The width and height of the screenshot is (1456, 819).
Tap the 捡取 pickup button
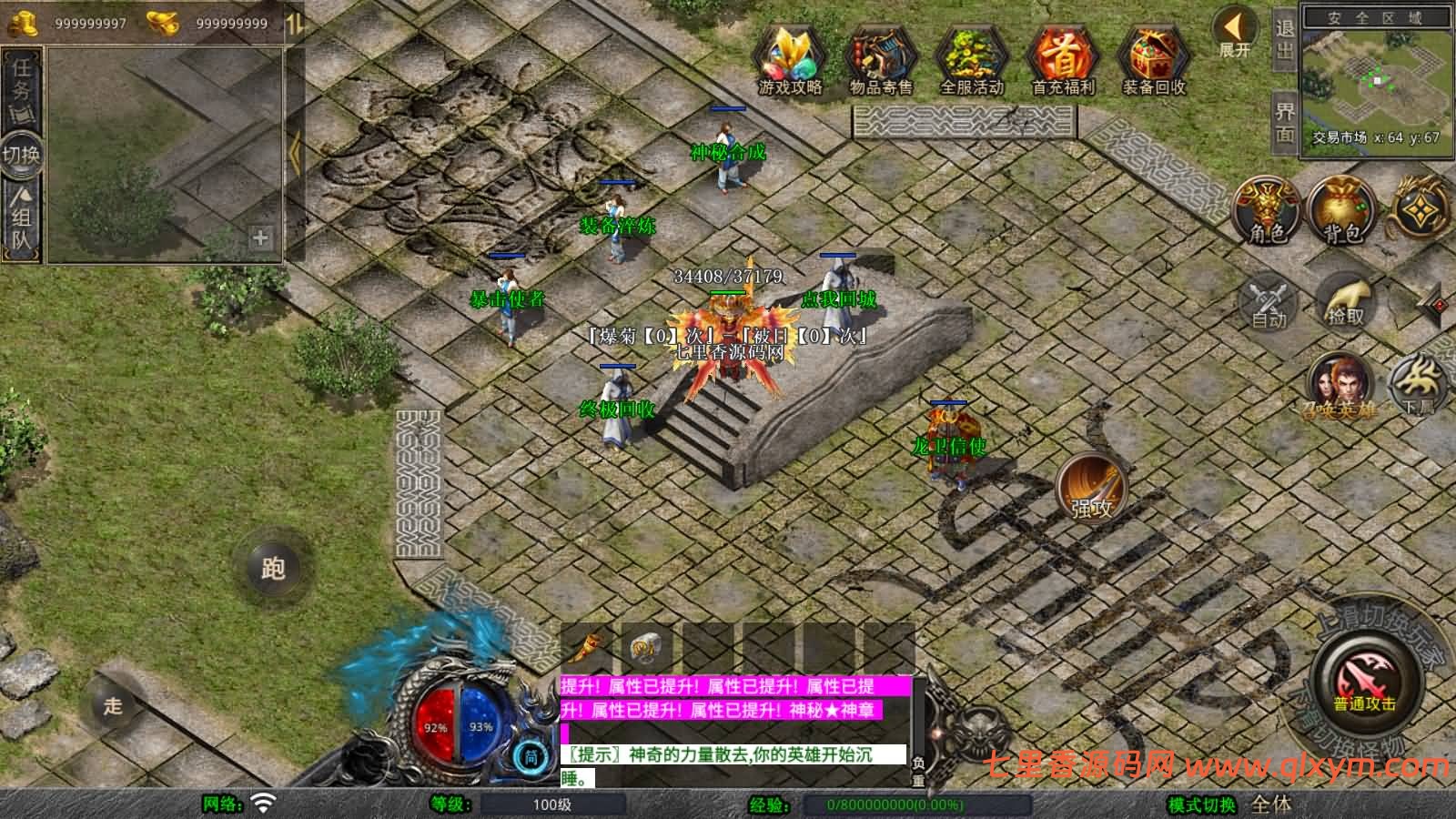tap(1346, 300)
